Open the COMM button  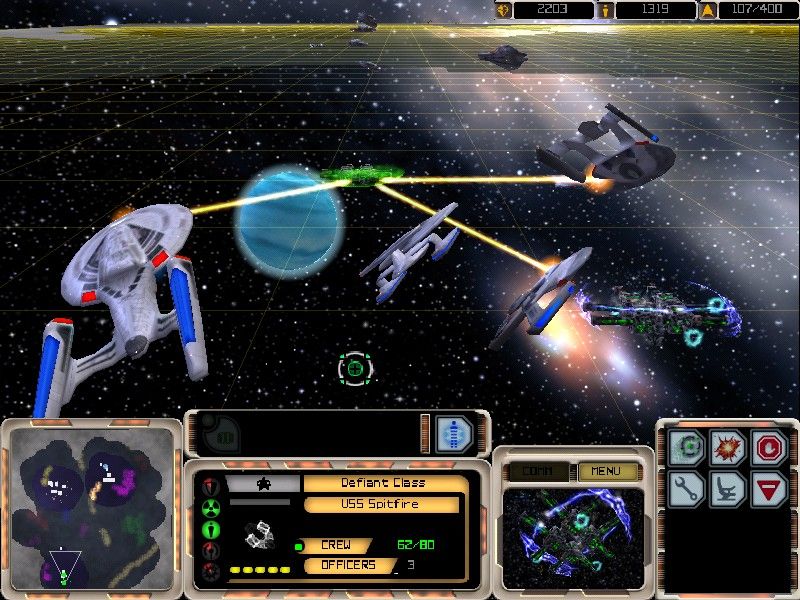pos(539,471)
